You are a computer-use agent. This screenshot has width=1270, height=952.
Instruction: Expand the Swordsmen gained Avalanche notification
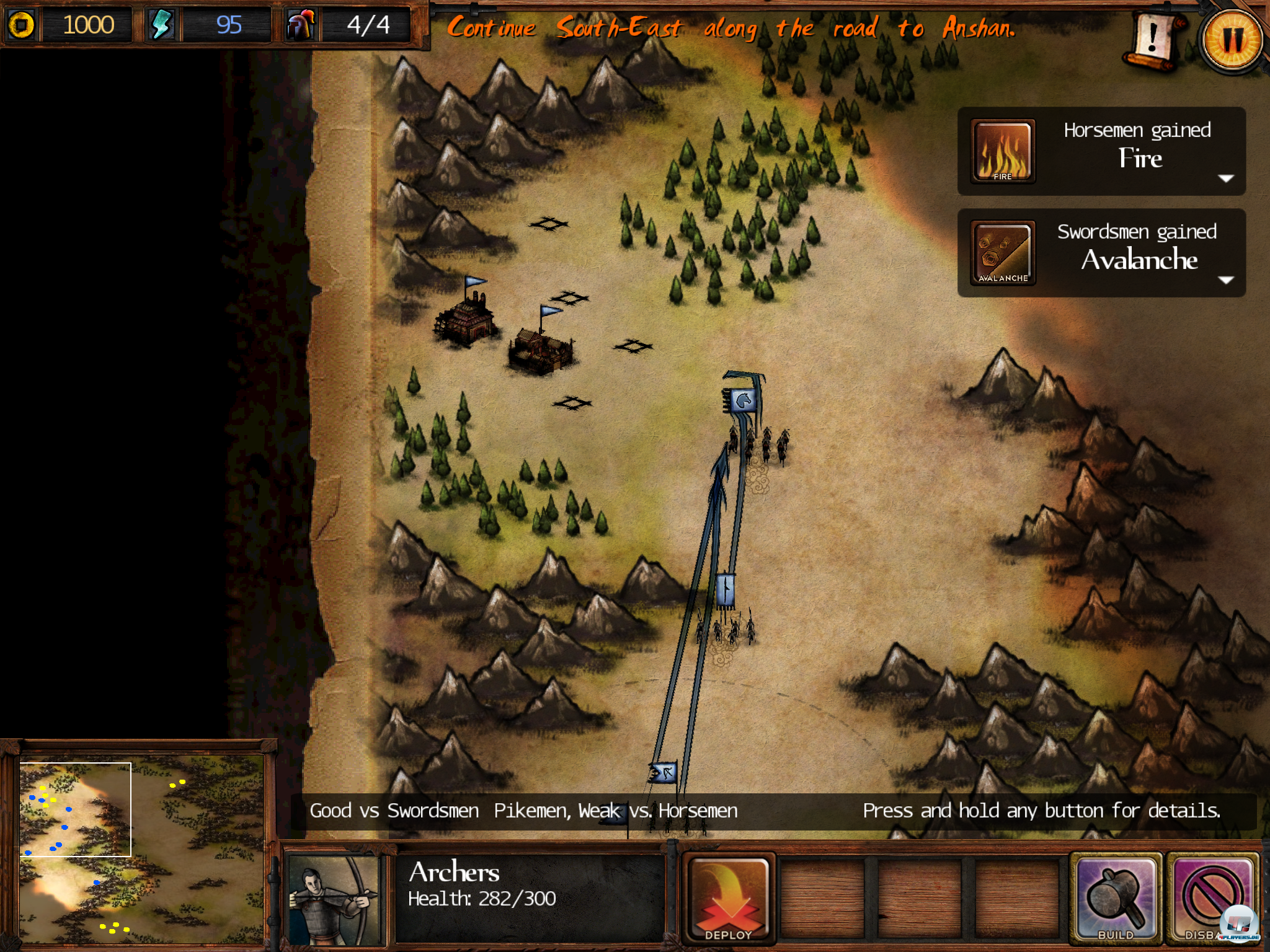1225,280
